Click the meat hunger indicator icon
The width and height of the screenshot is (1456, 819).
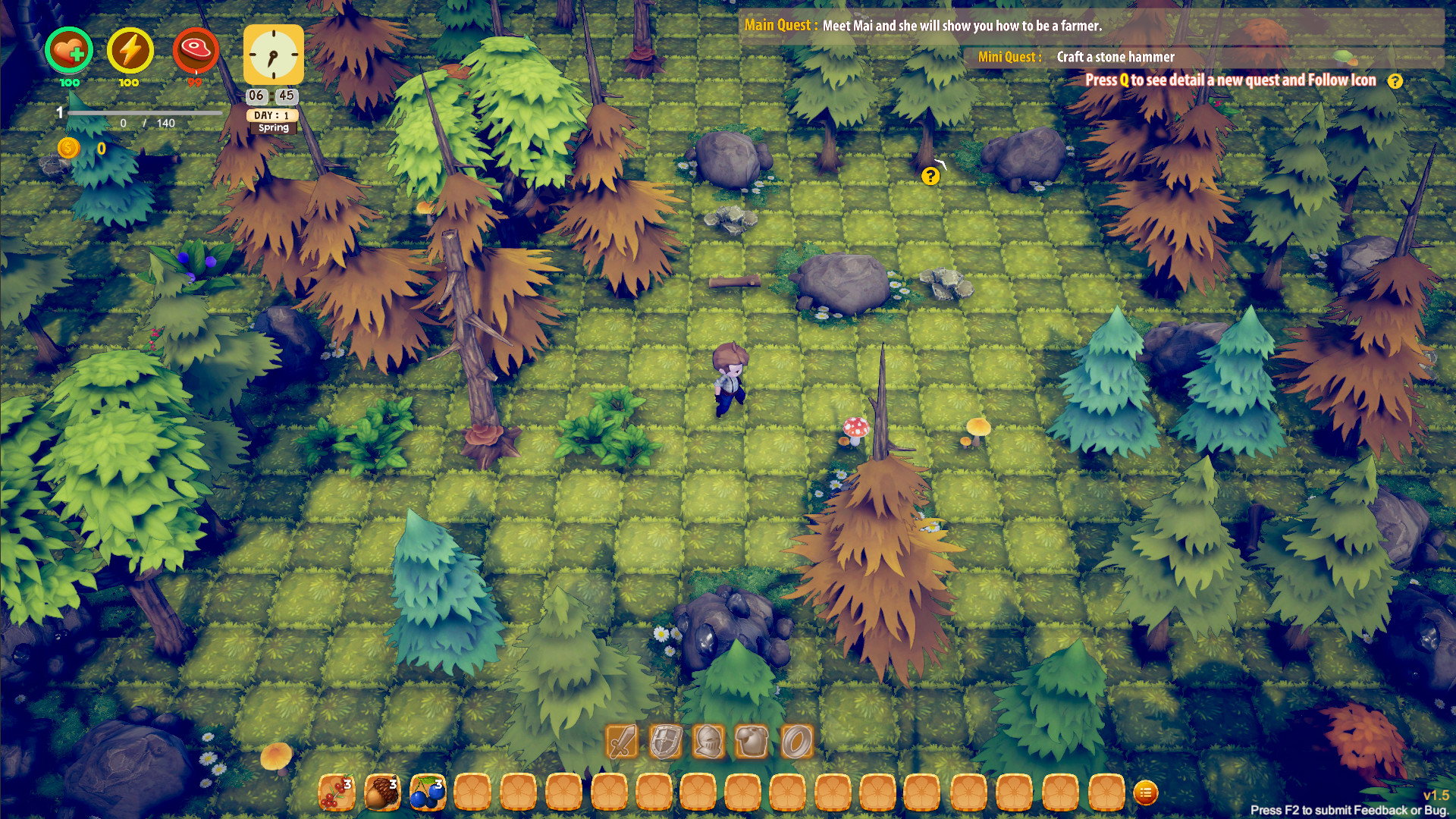pos(196,50)
